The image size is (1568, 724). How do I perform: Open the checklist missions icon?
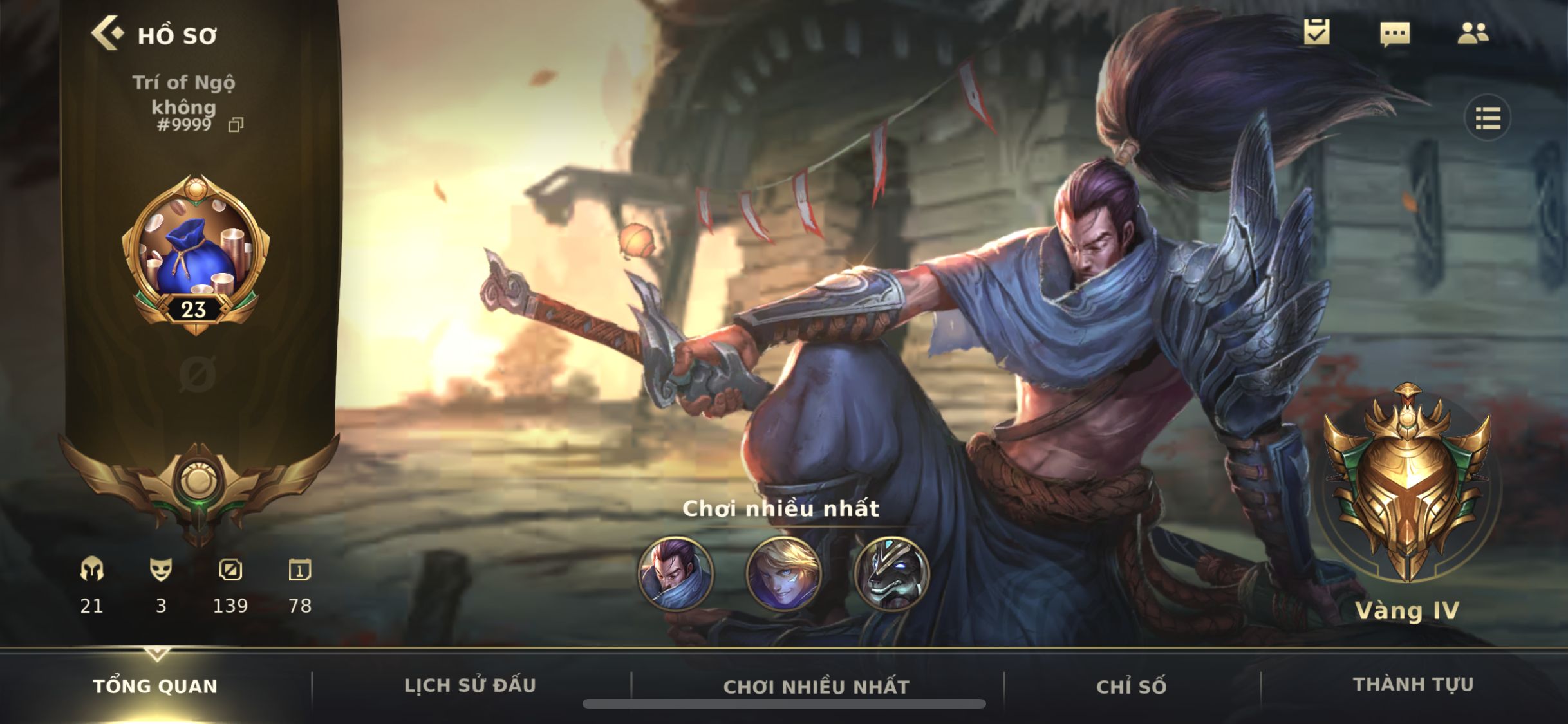[x=1316, y=32]
